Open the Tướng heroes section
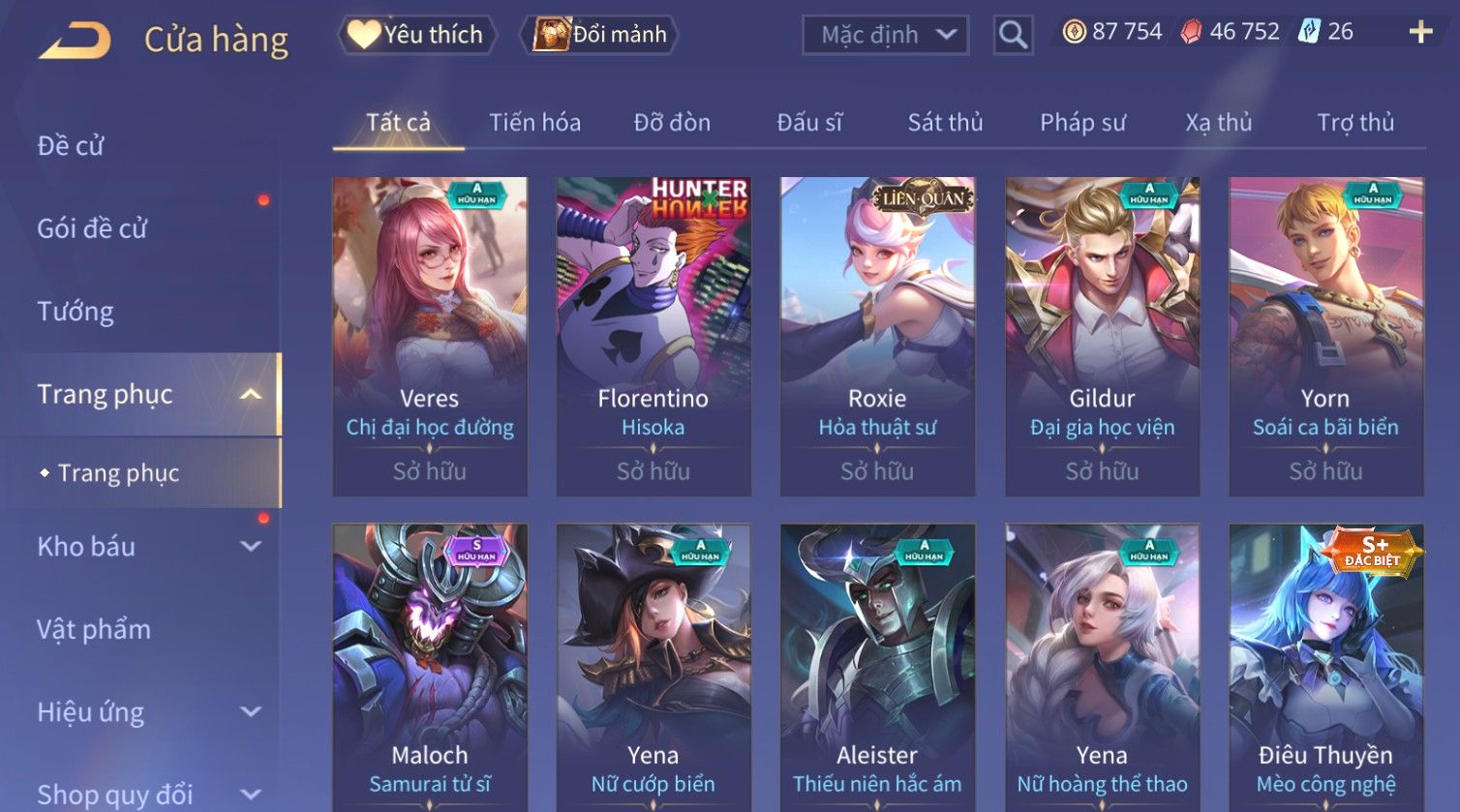This screenshot has width=1460, height=812. click(76, 312)
